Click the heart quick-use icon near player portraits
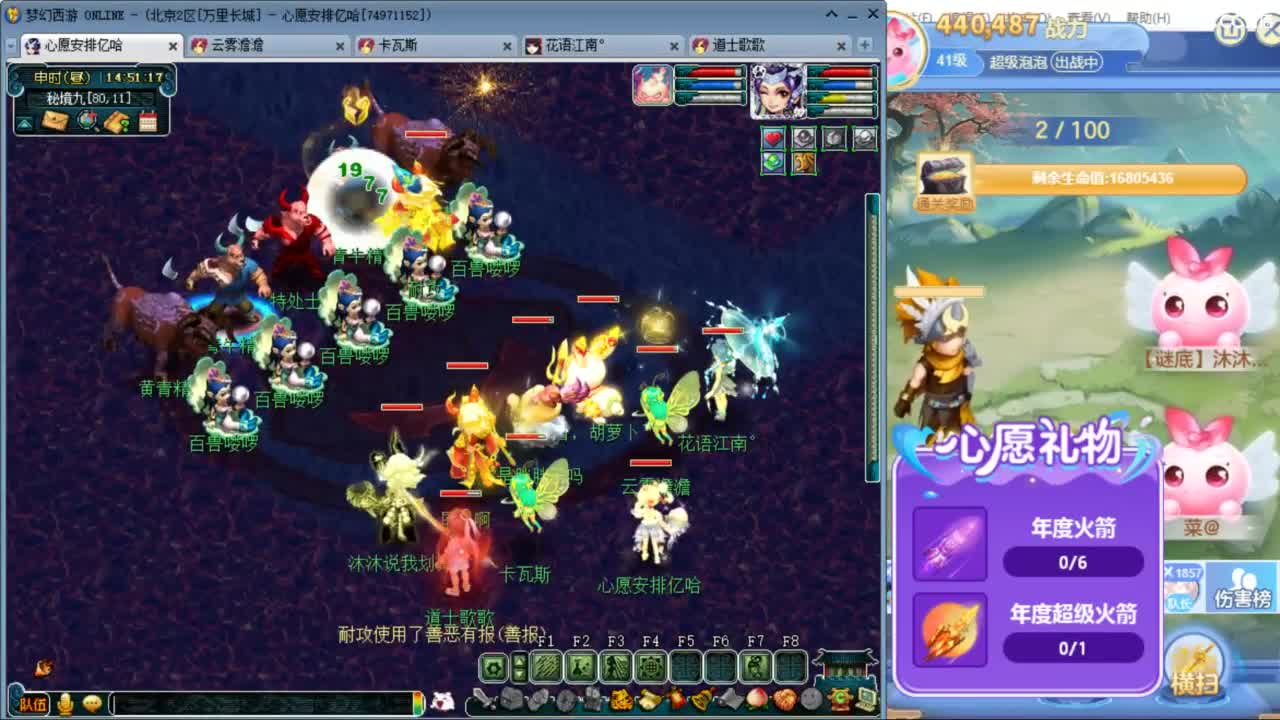The height and width of the screenshot is (720, 1280). coord(774,138)
